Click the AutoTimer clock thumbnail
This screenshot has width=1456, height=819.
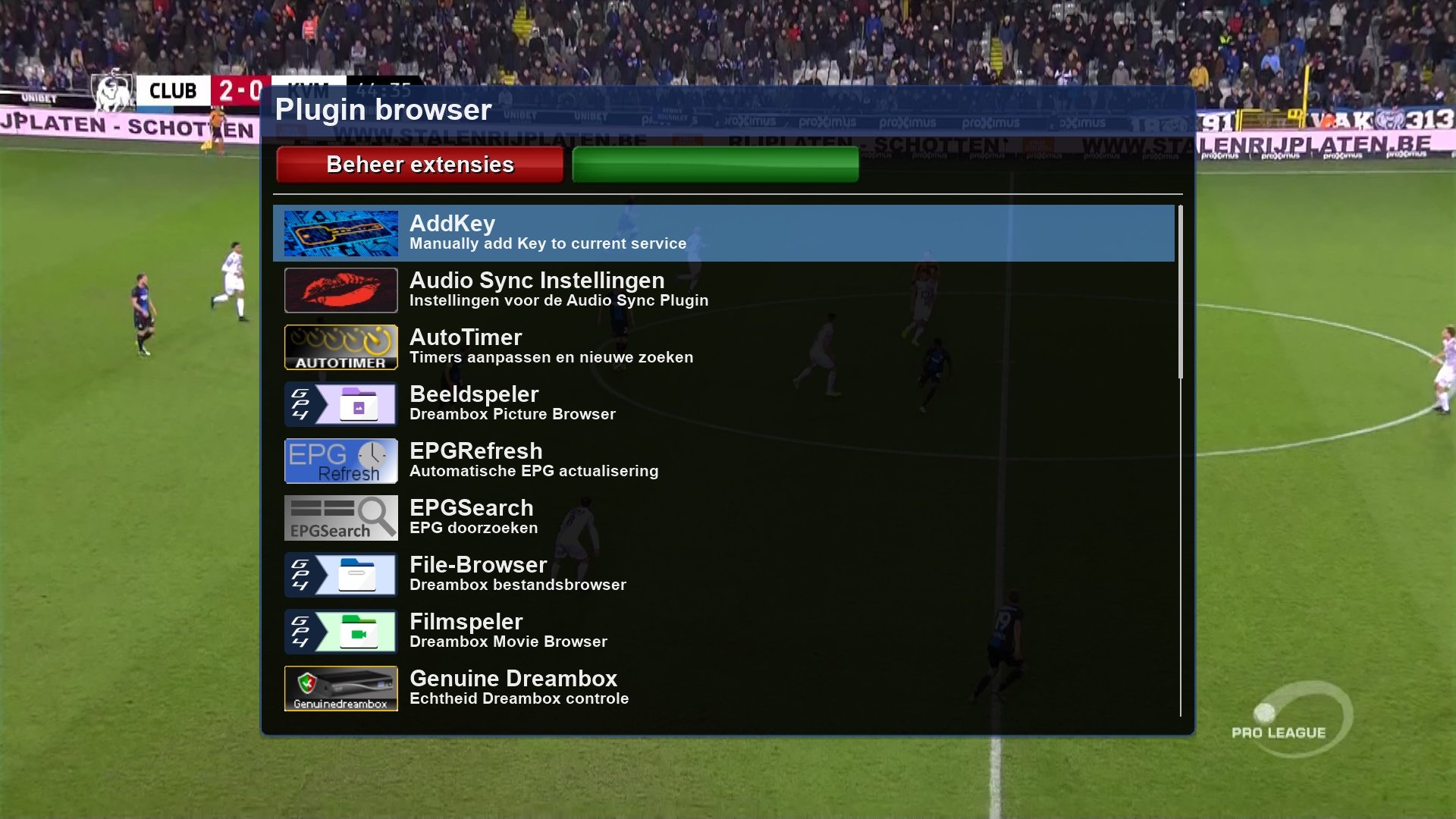click(x=340, y=347)
